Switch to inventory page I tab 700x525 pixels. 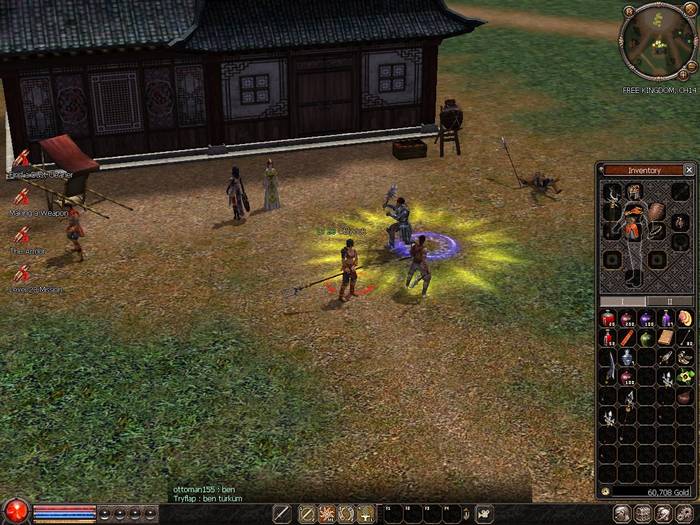coord(622,301)
